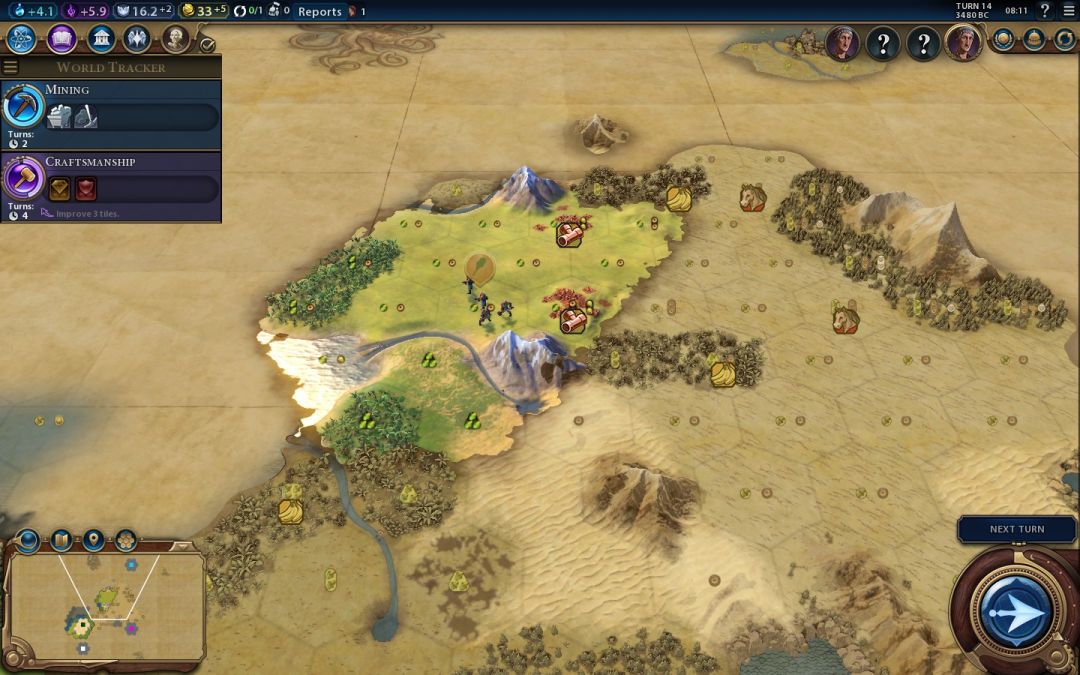The image size is (1080, 675).
Task: Open the Technology Tree (atom icon)
Action: (x=22, y=39)
